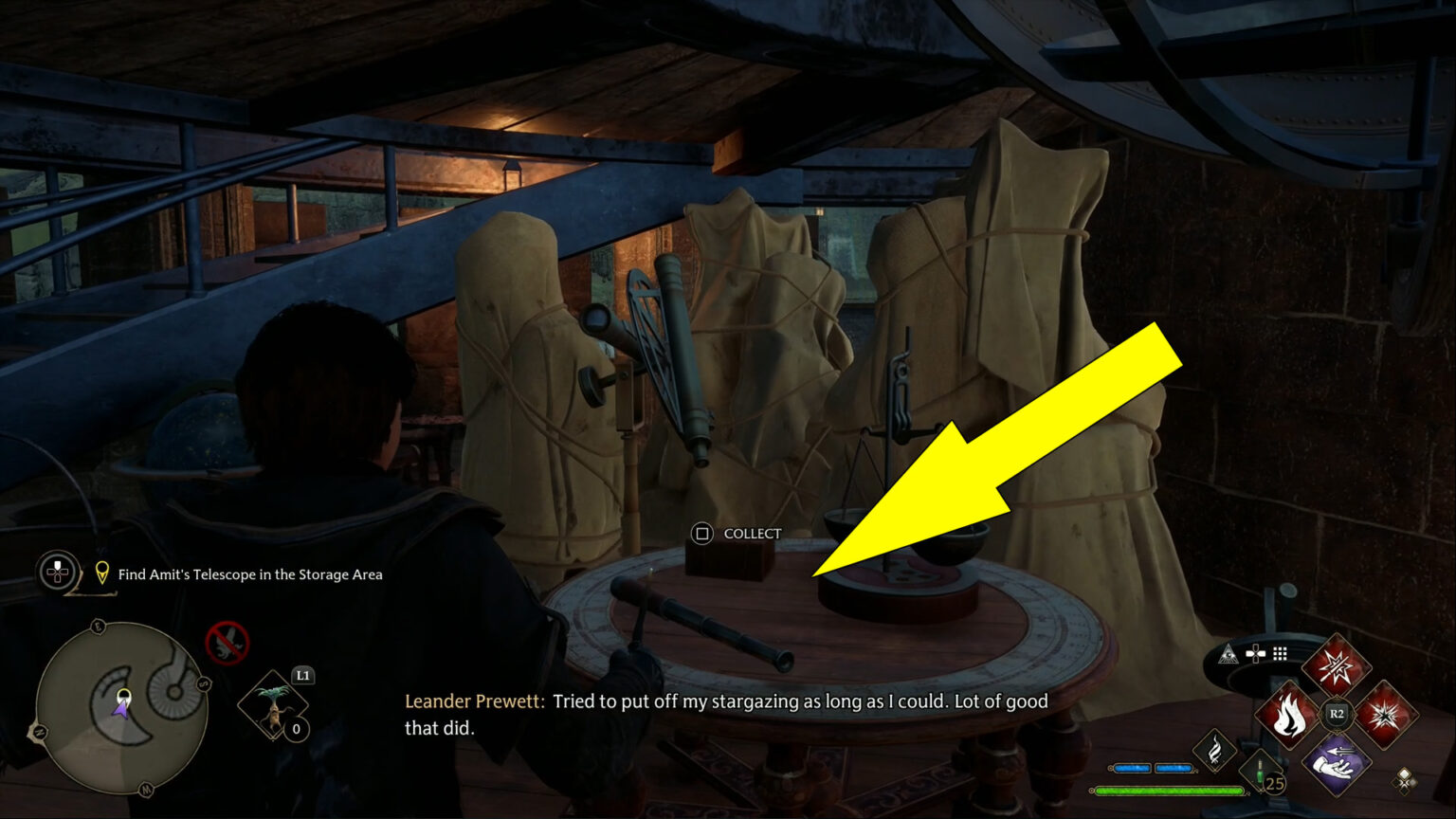
Task: Select the white wisp ancient magic icon
Action: coord(1215,751)
